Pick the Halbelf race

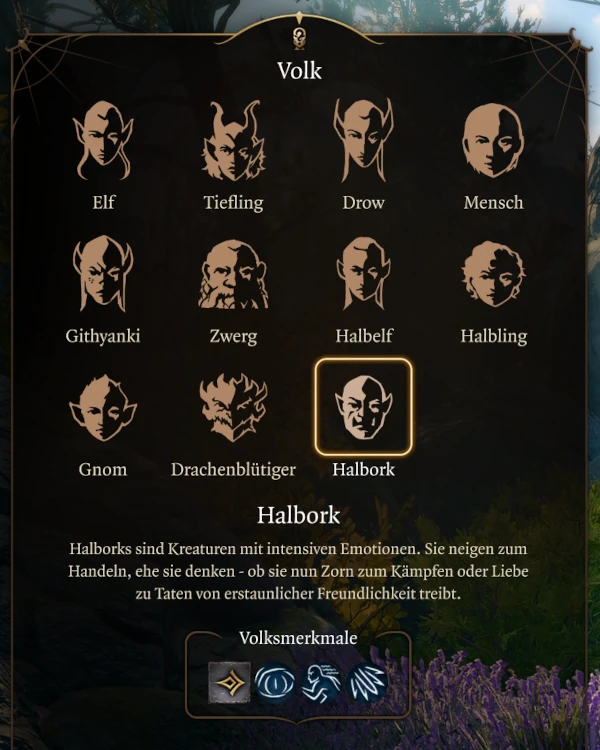pyautogui.click(x=363, y=275)
